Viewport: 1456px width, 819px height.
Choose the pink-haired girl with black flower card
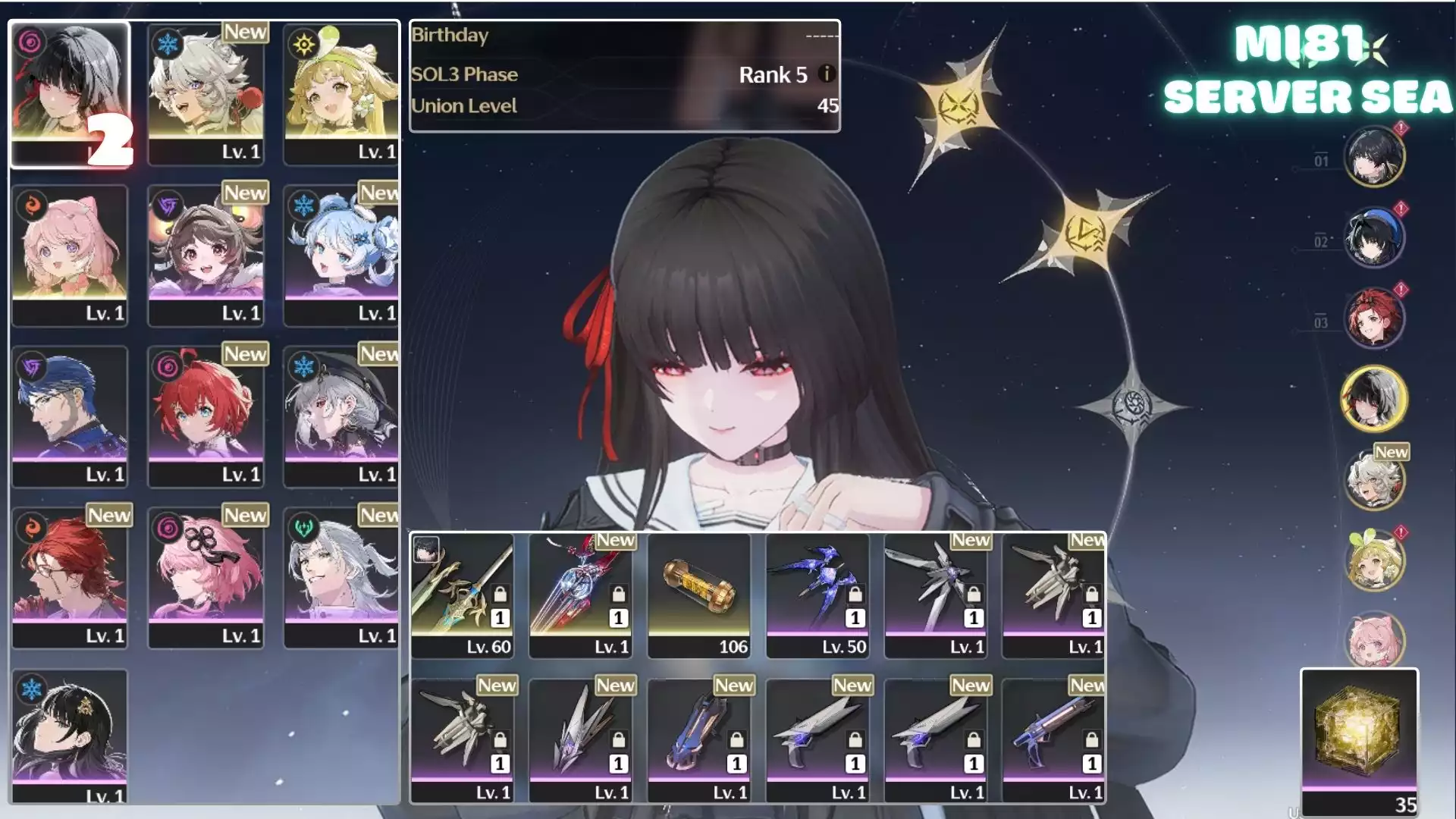(x=206, y=577)
